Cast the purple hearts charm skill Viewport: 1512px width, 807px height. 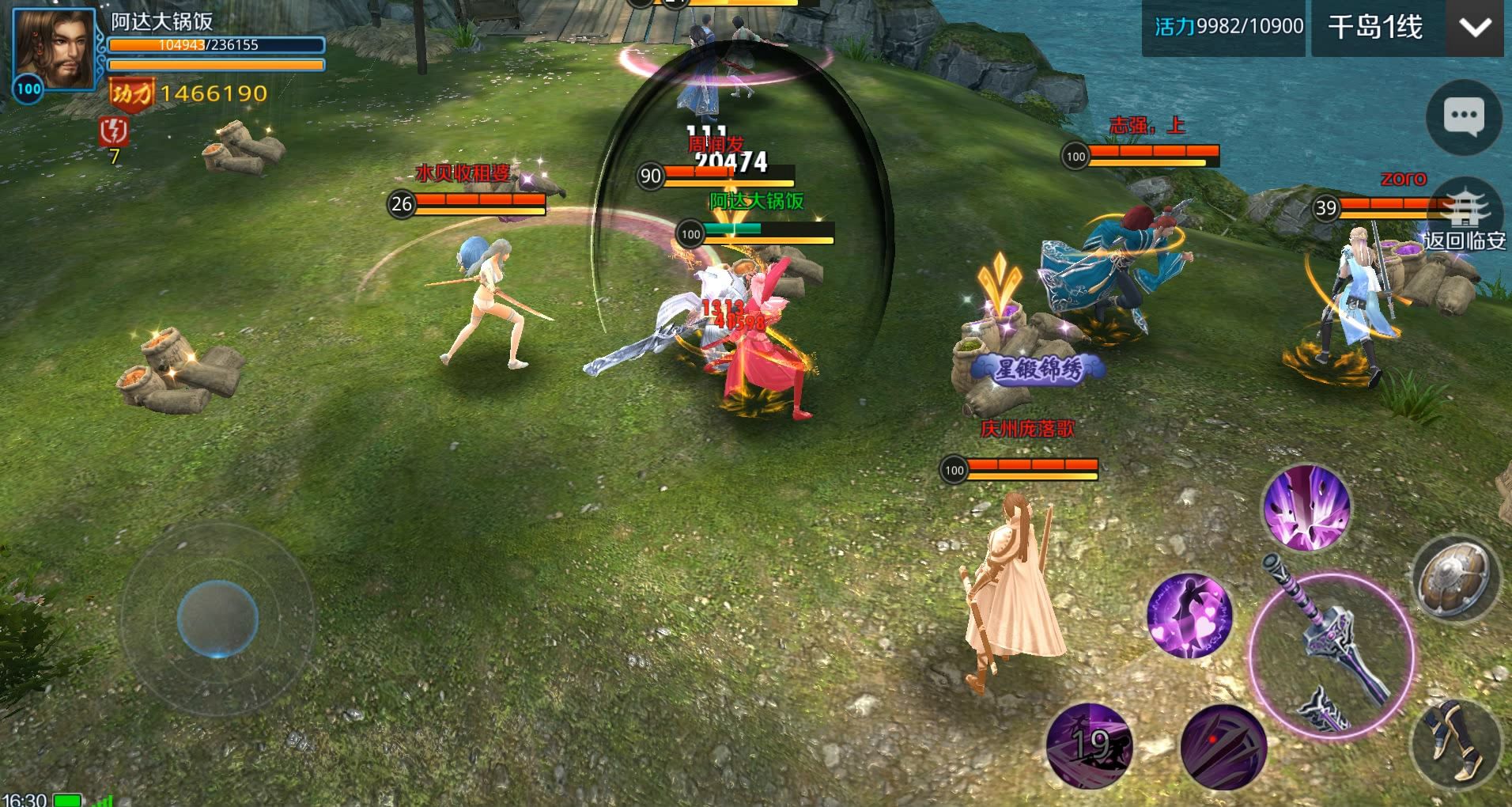pos(1189,616)
